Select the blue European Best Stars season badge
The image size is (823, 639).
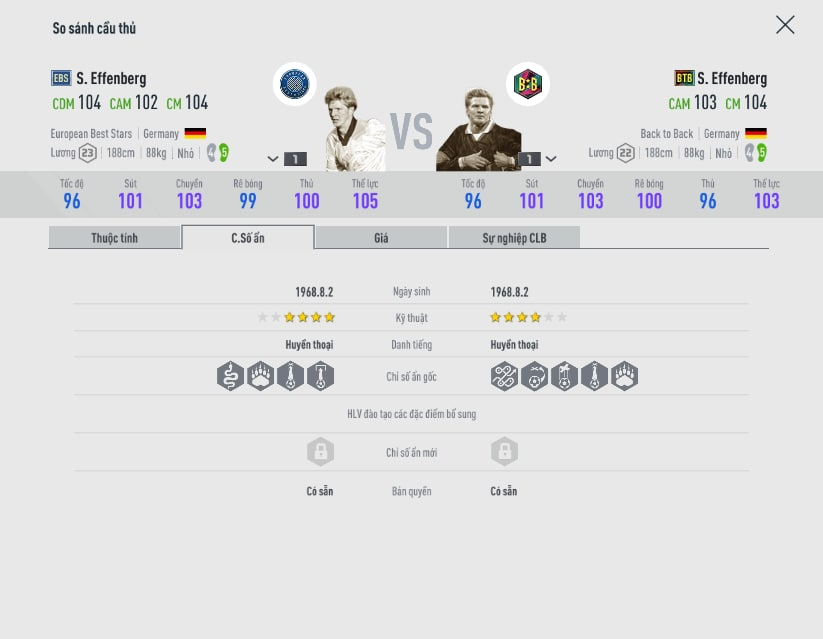click(x=294, y=84)
